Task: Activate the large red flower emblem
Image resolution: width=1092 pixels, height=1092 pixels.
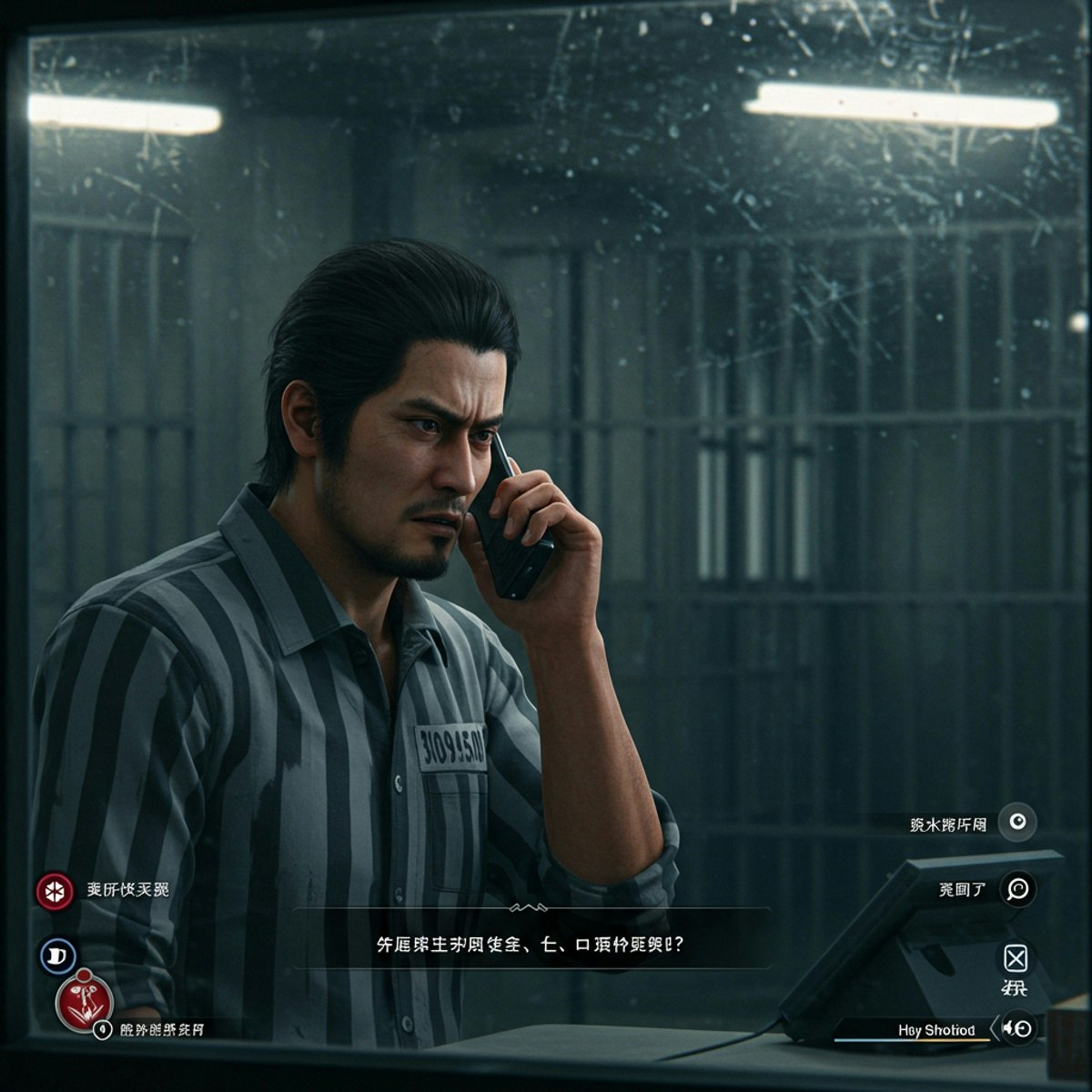Action: coord(85,1002)
